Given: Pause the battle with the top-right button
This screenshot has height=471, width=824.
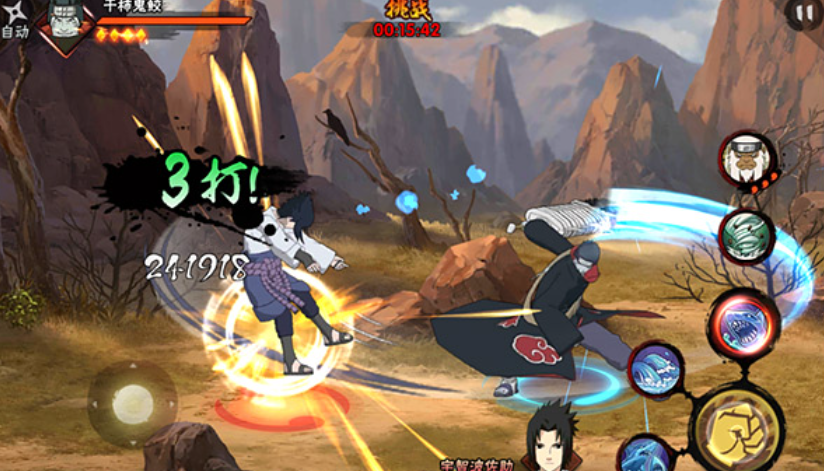Looking at the screenshot, I should (x=803, y=13).
